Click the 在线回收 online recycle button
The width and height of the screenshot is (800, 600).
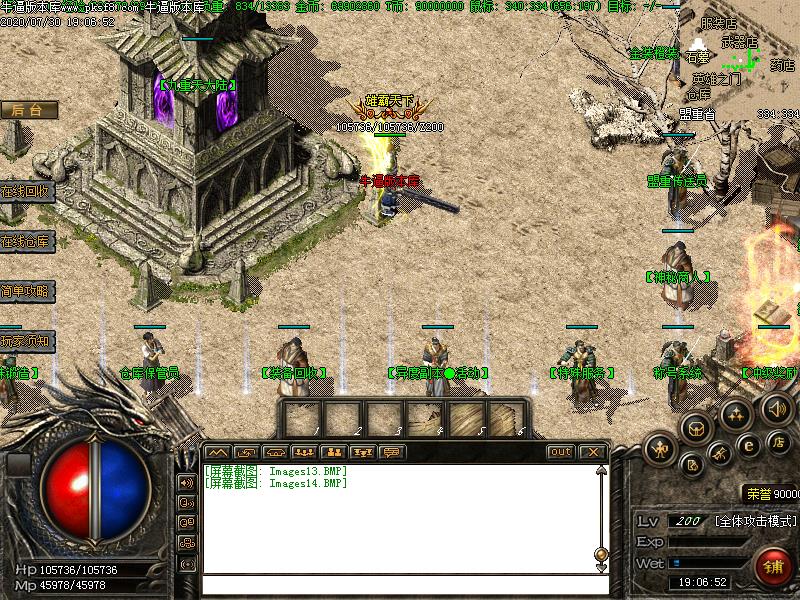(x=25, y=190)
